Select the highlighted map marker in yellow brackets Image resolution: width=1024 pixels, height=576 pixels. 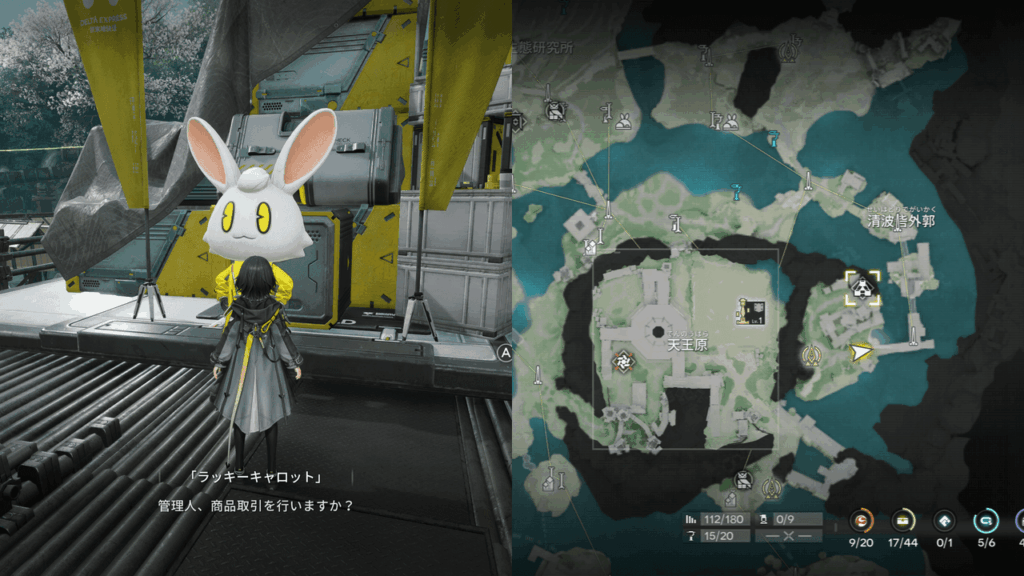click(x=861, y=288)
